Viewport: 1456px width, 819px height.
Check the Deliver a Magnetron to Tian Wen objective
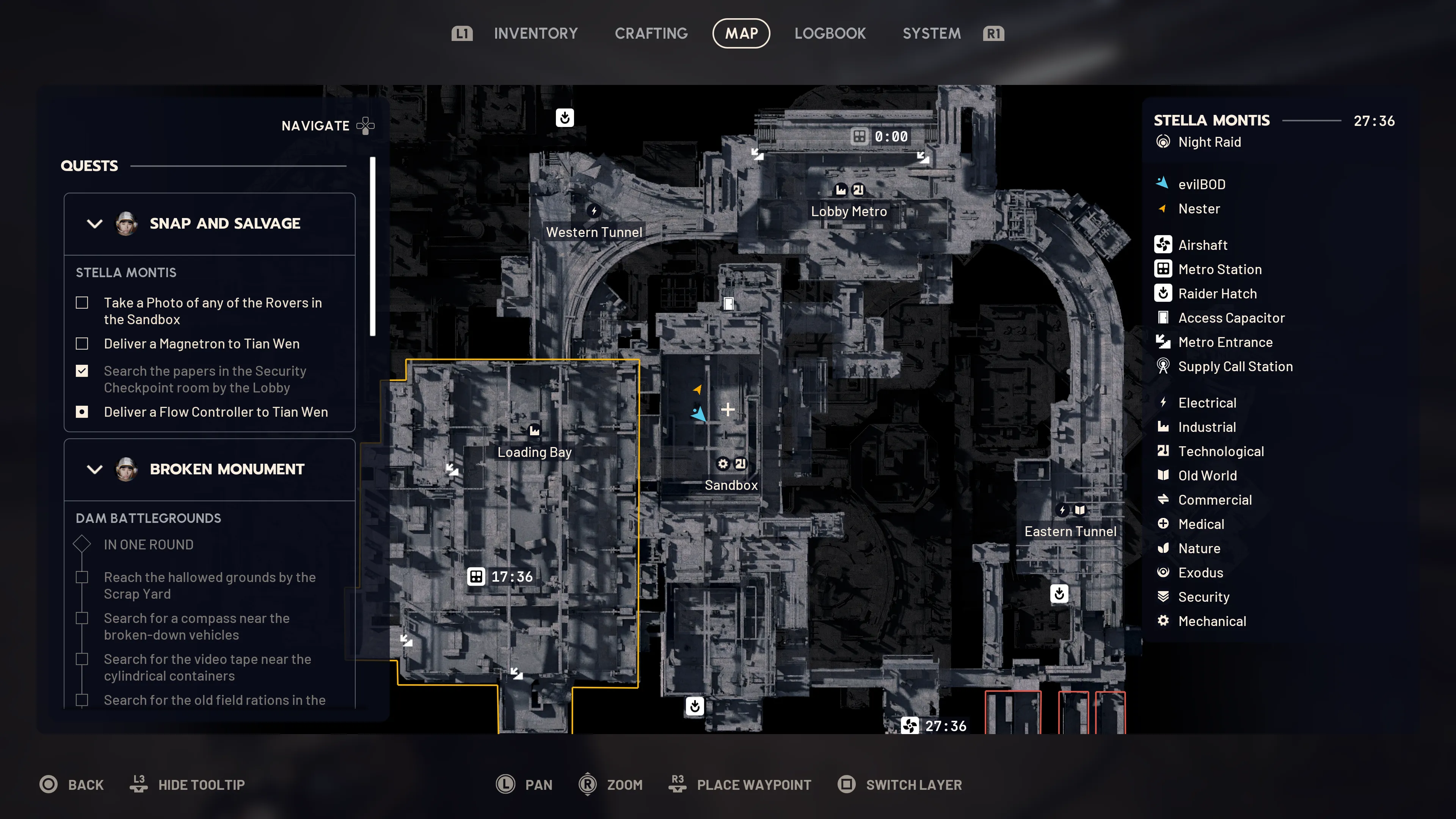tap(82, 344)
